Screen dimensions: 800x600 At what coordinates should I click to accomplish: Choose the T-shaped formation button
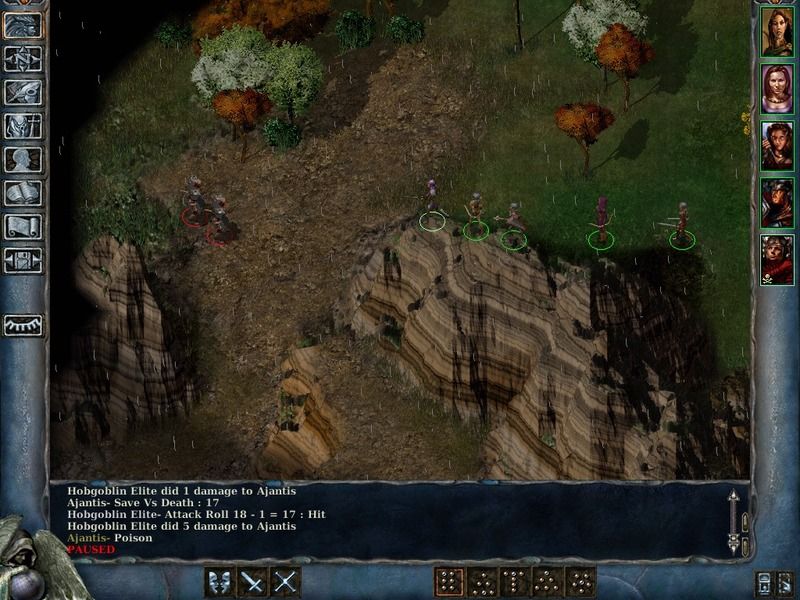[514, 581]
